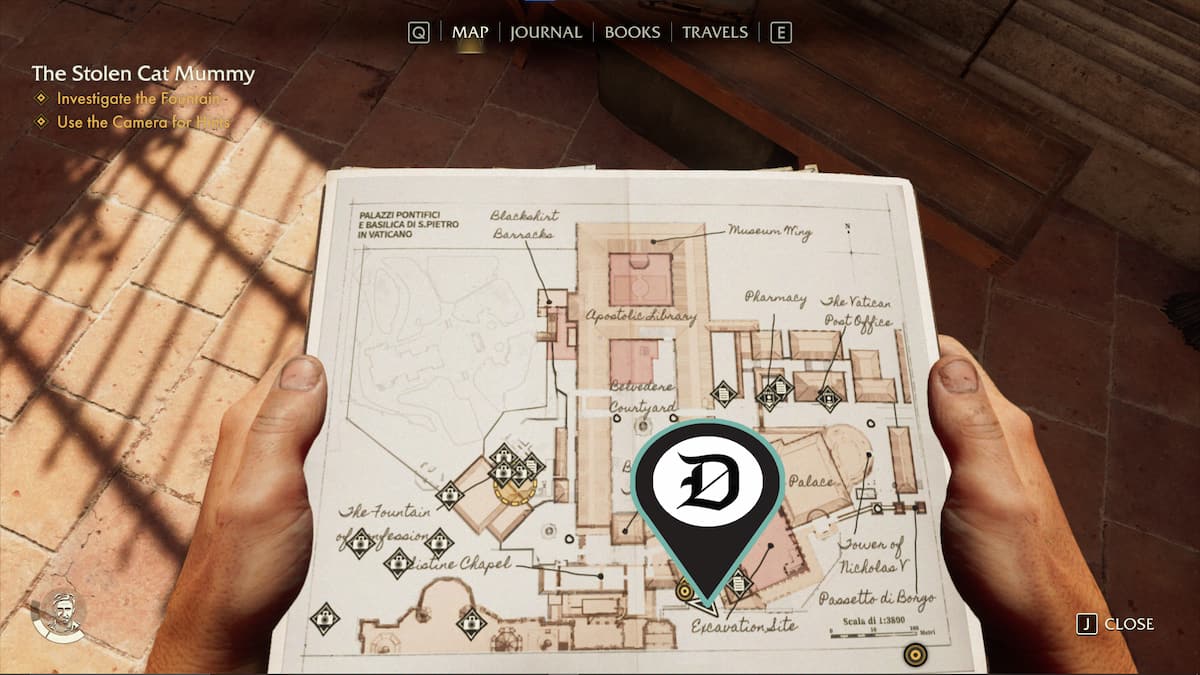The height and width of the screenshot is (675, 1200).
Task: Select the Map tab
Action: (470, 32)
